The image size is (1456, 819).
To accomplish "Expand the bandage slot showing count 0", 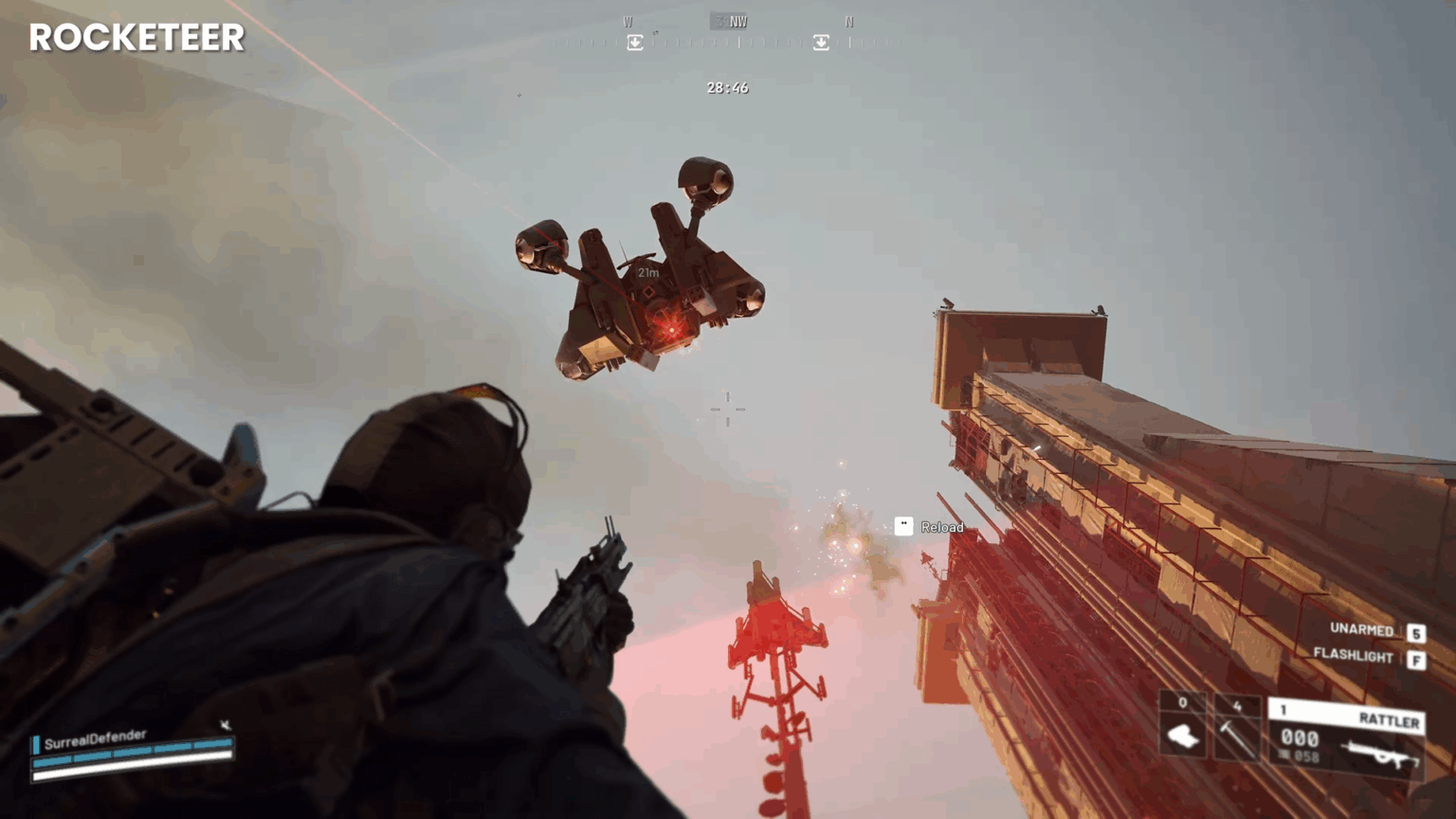I will coord(1183,704).
